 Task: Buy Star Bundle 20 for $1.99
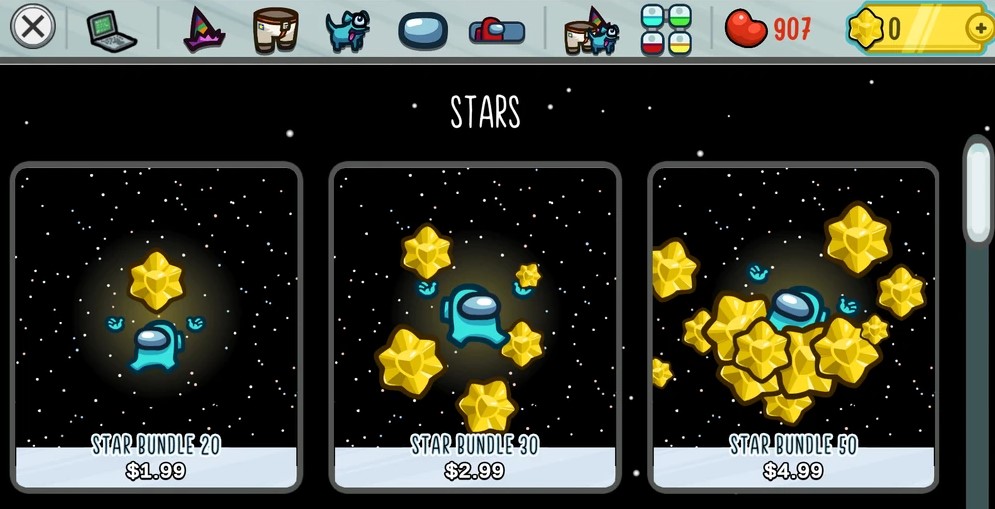pos(156,327)
